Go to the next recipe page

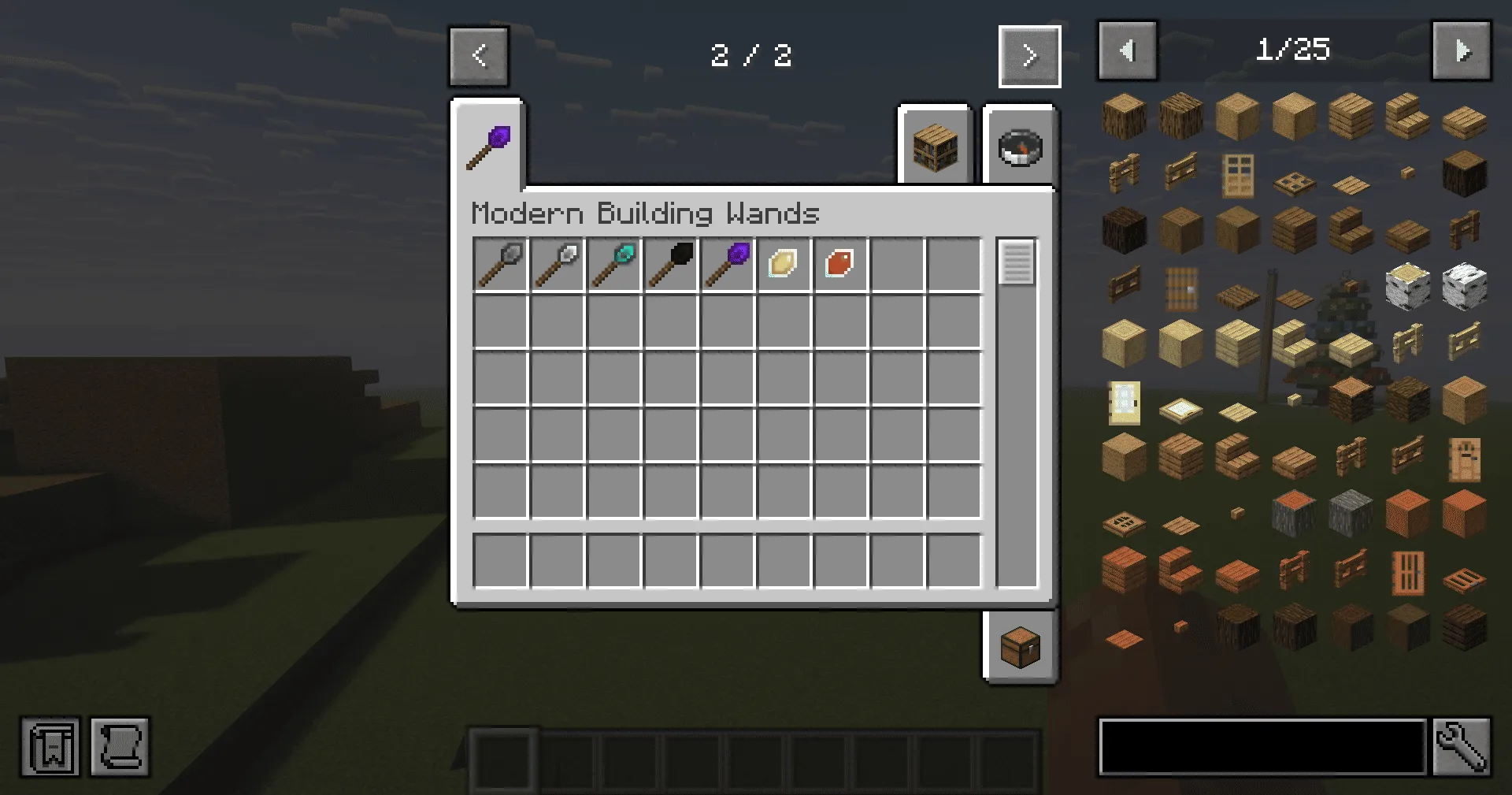point(1029,55)
